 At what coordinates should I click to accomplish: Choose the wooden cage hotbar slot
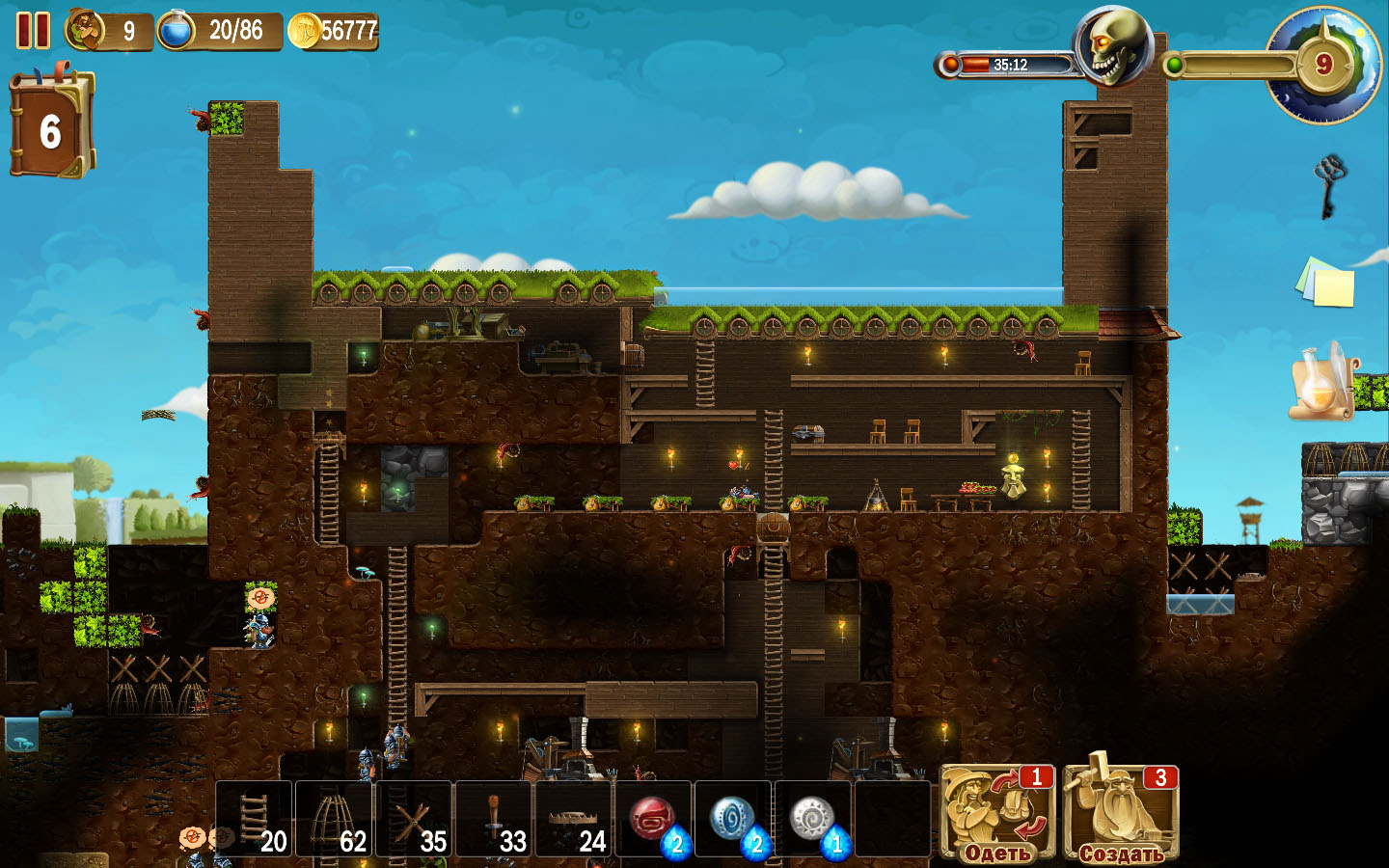[335, 820]
